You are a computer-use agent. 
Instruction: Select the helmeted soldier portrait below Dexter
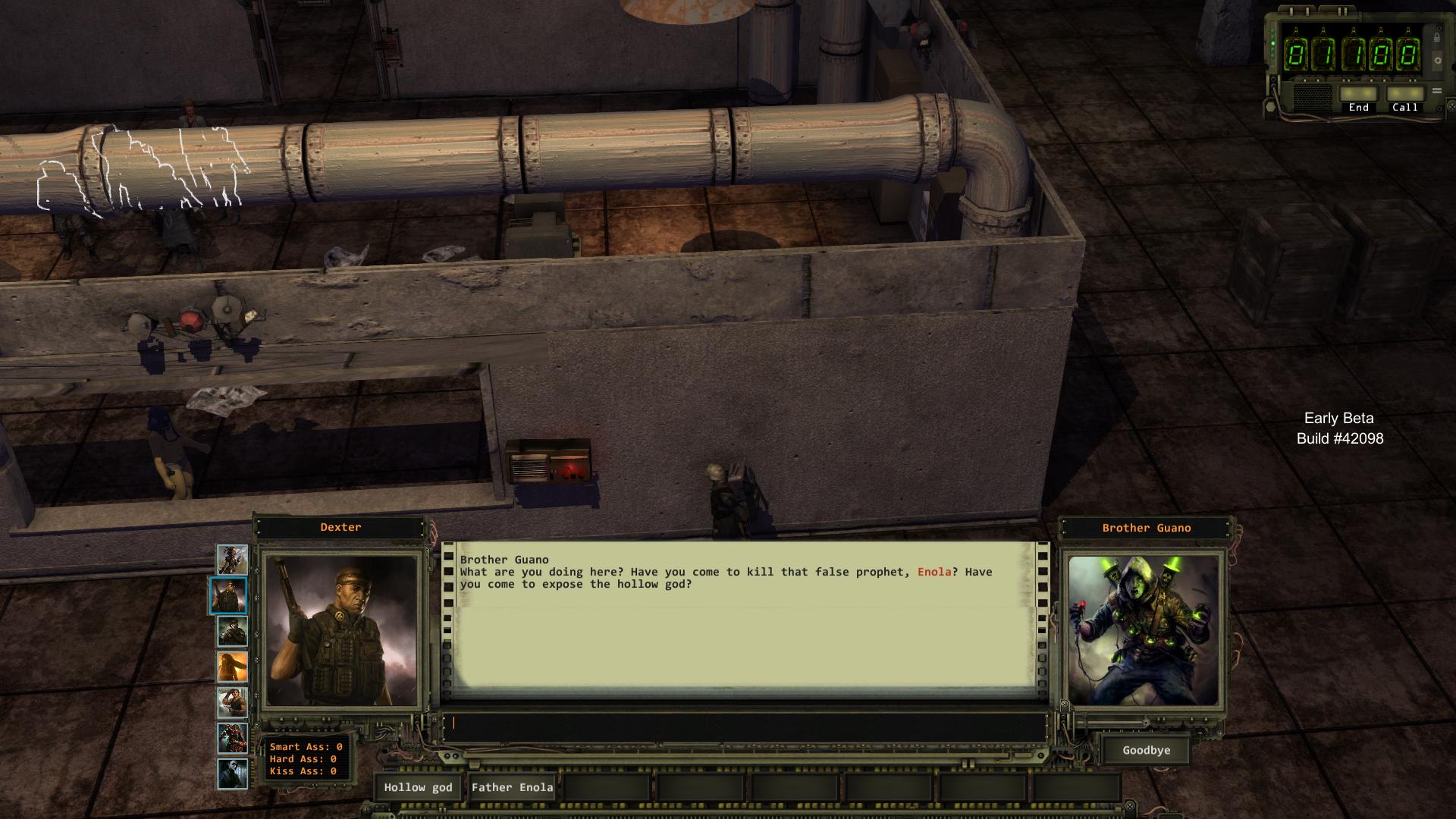pyautogui.click(x=232, y=632)
